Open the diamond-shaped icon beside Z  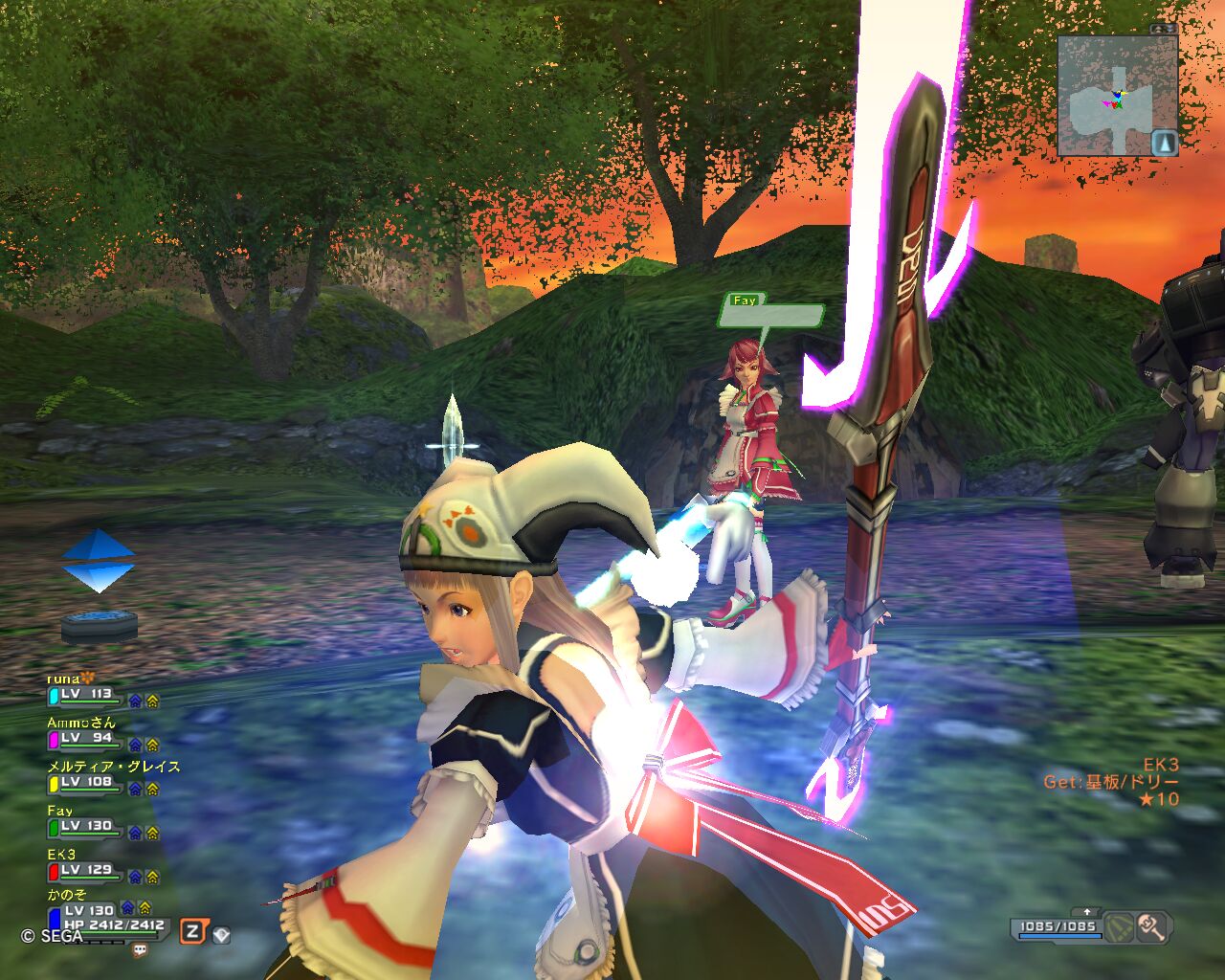tap(221, 934)
